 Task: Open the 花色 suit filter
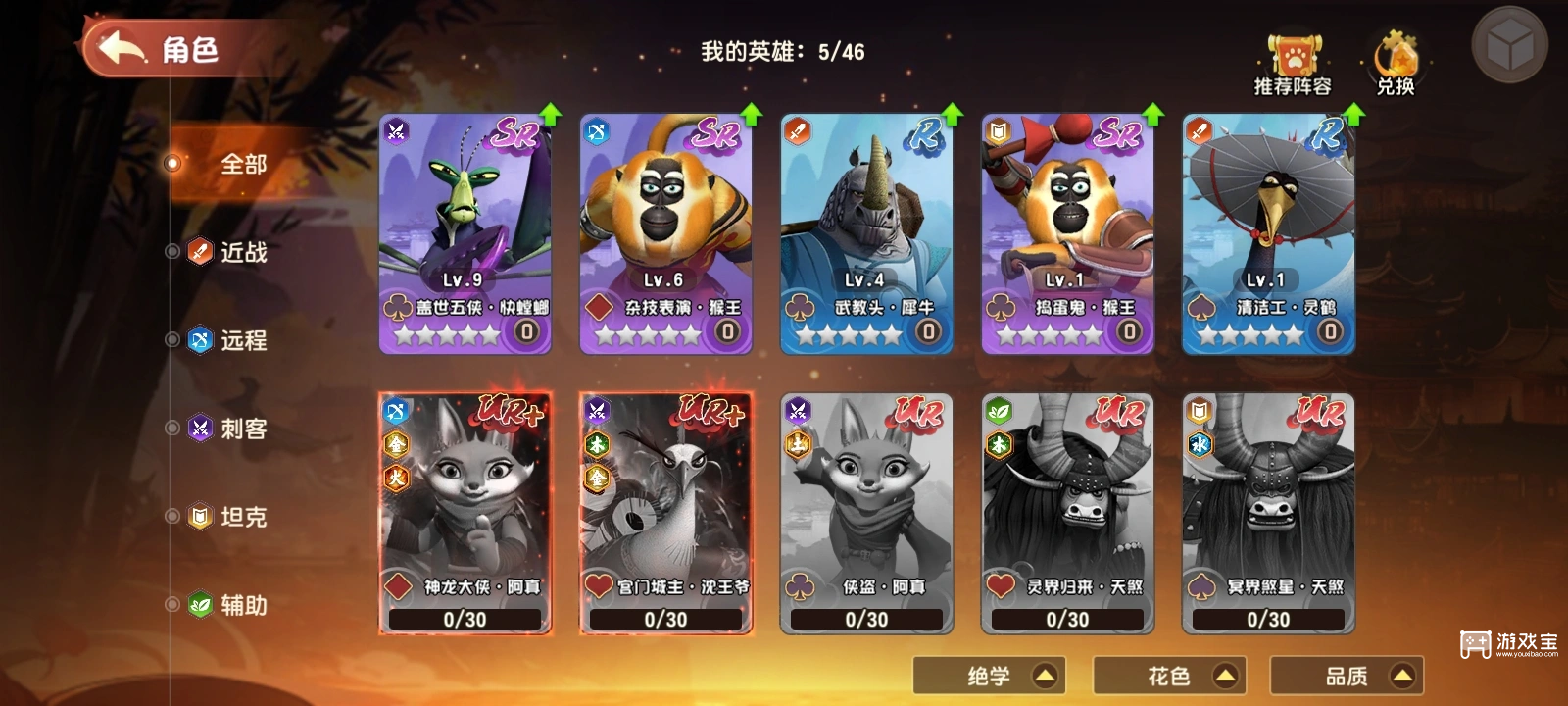click(x=1169, y=676)
